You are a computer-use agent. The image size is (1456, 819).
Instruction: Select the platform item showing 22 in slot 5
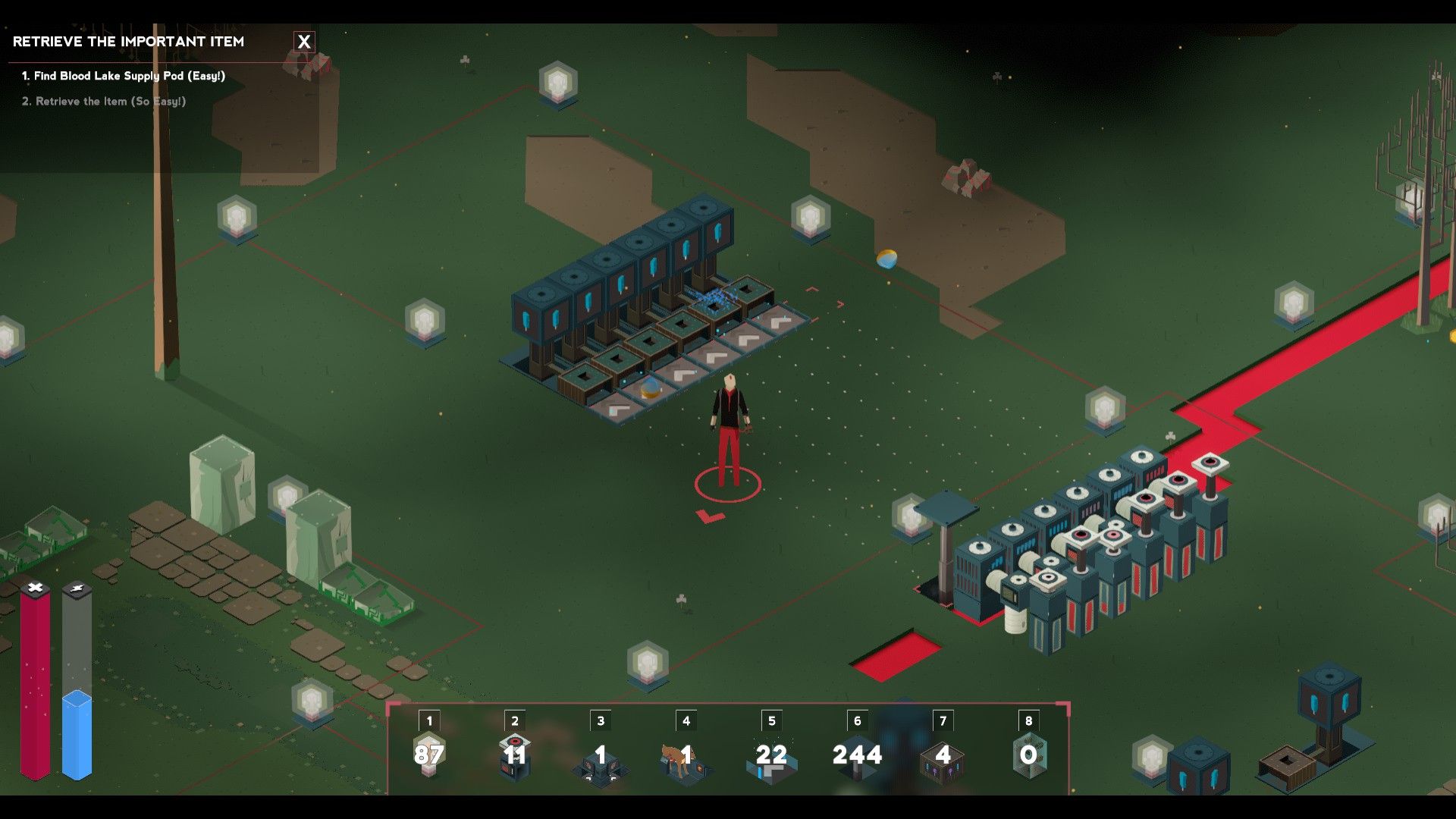(x=771, y=757)
